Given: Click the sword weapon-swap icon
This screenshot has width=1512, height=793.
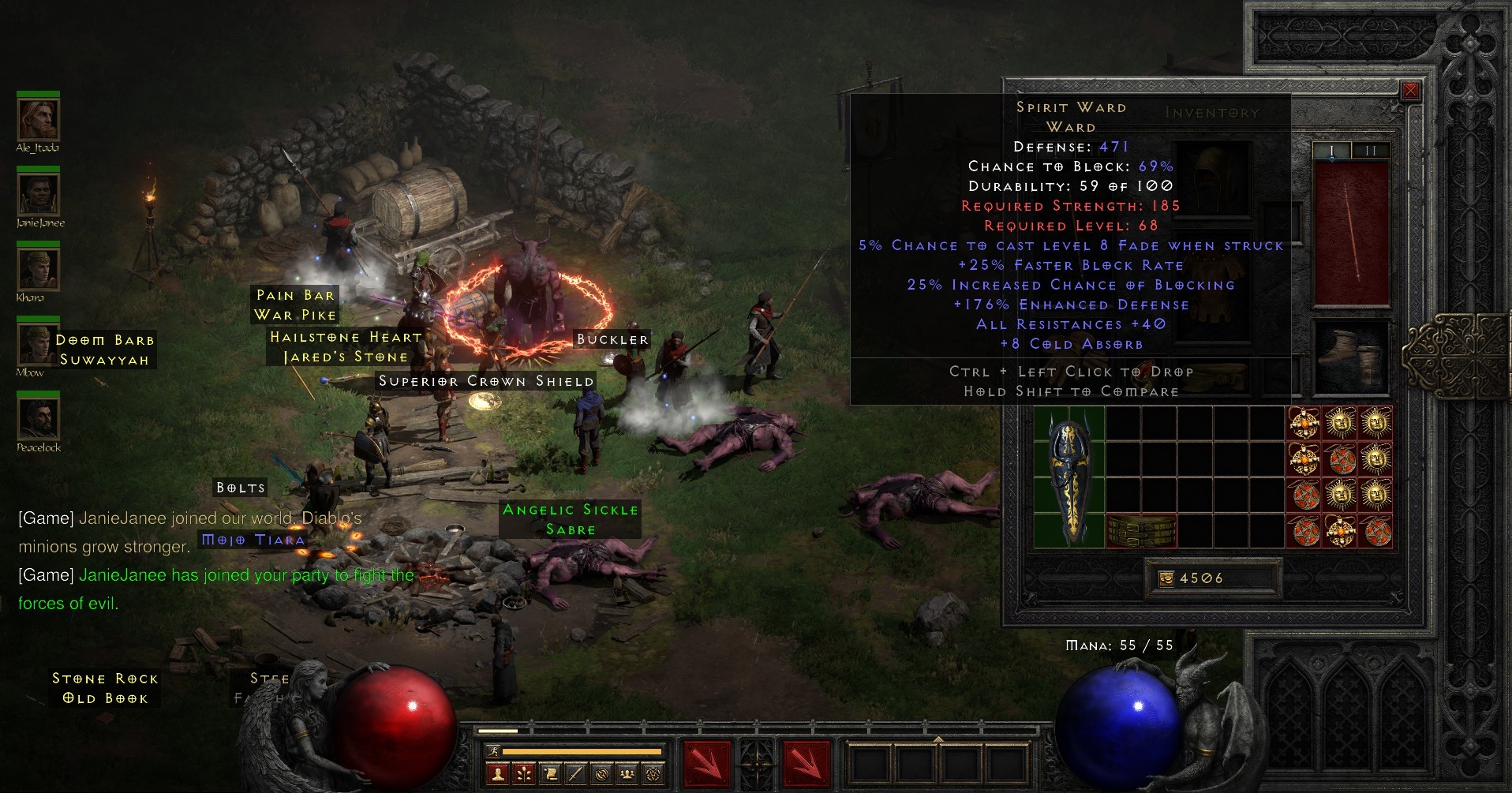Looking at the screenshot, I should coord(574,776).
